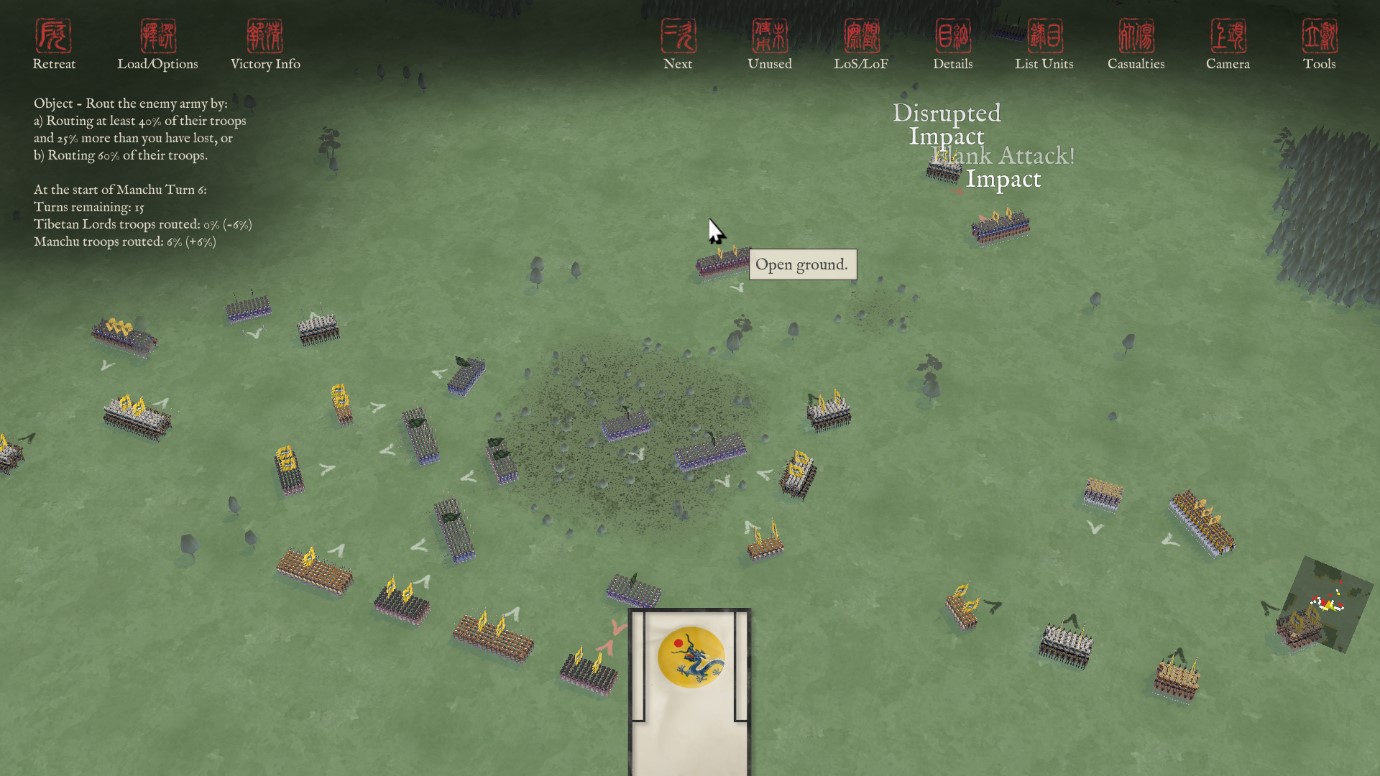The width and height of the screenshot is (1380, 776).
Task: Toggle the LoS/LoF overlay
Action: pos(861,45)
